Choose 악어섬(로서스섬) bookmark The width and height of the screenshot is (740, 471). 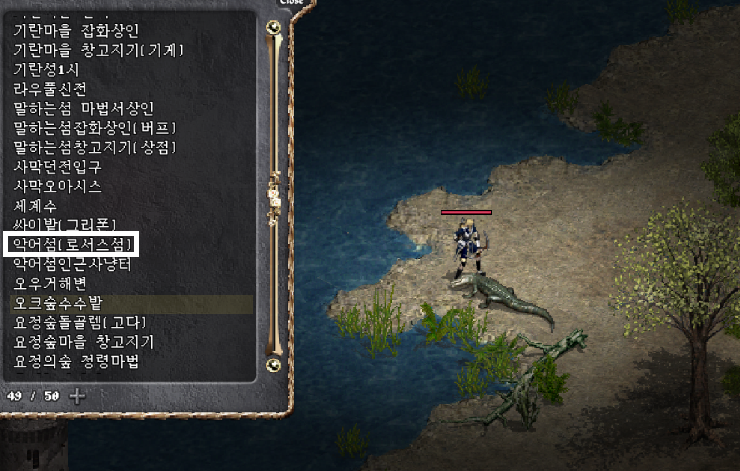click(71, 244)
